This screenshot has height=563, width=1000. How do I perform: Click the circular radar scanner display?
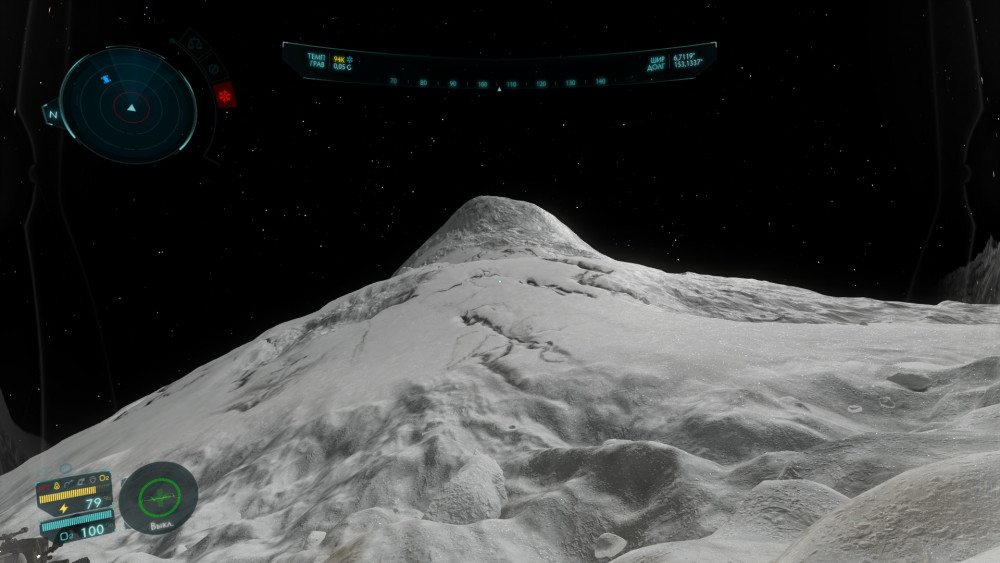(x=128, y=105)
